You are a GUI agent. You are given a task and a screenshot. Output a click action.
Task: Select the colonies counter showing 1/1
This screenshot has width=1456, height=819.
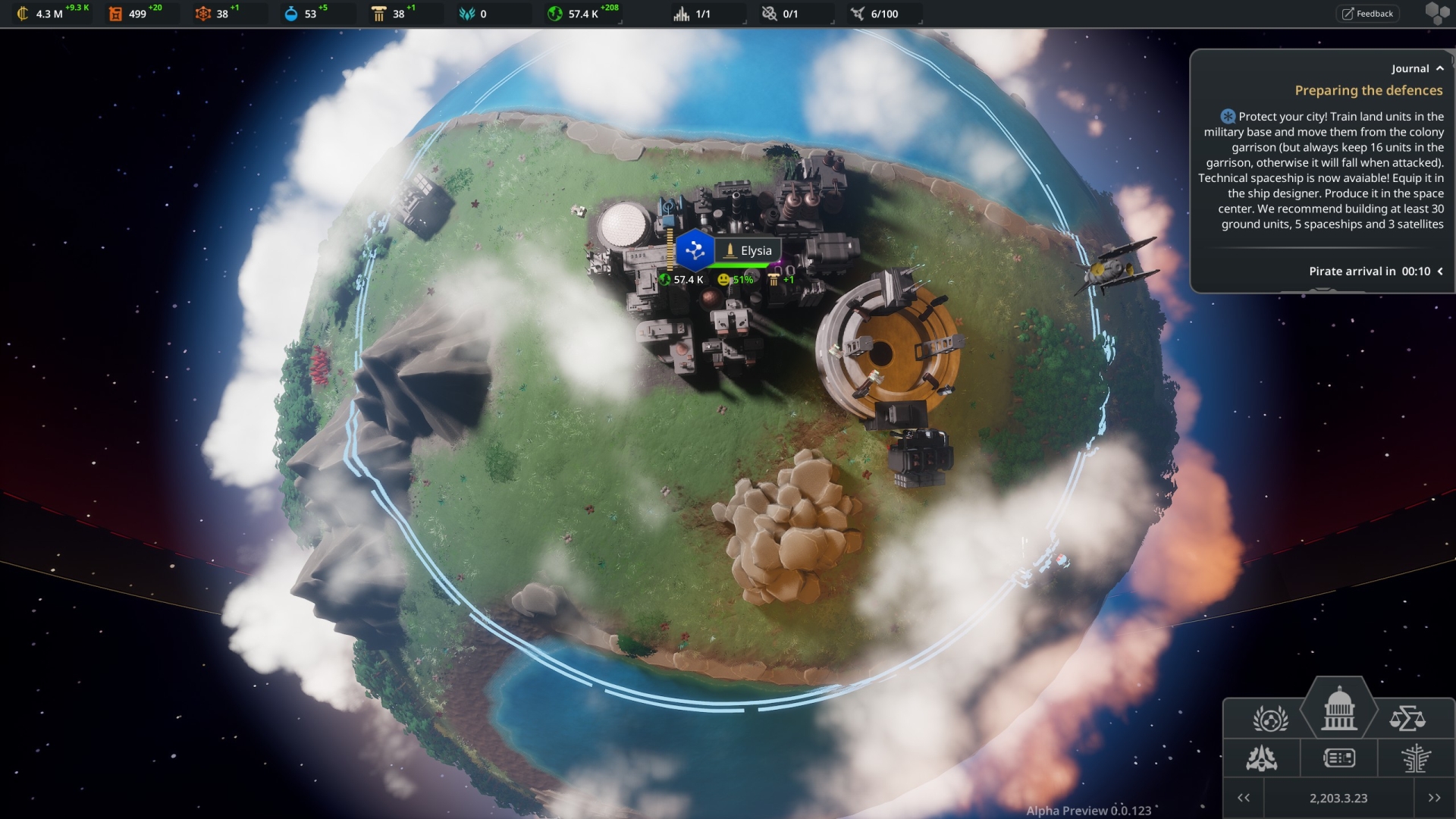(x=693, y=14)
